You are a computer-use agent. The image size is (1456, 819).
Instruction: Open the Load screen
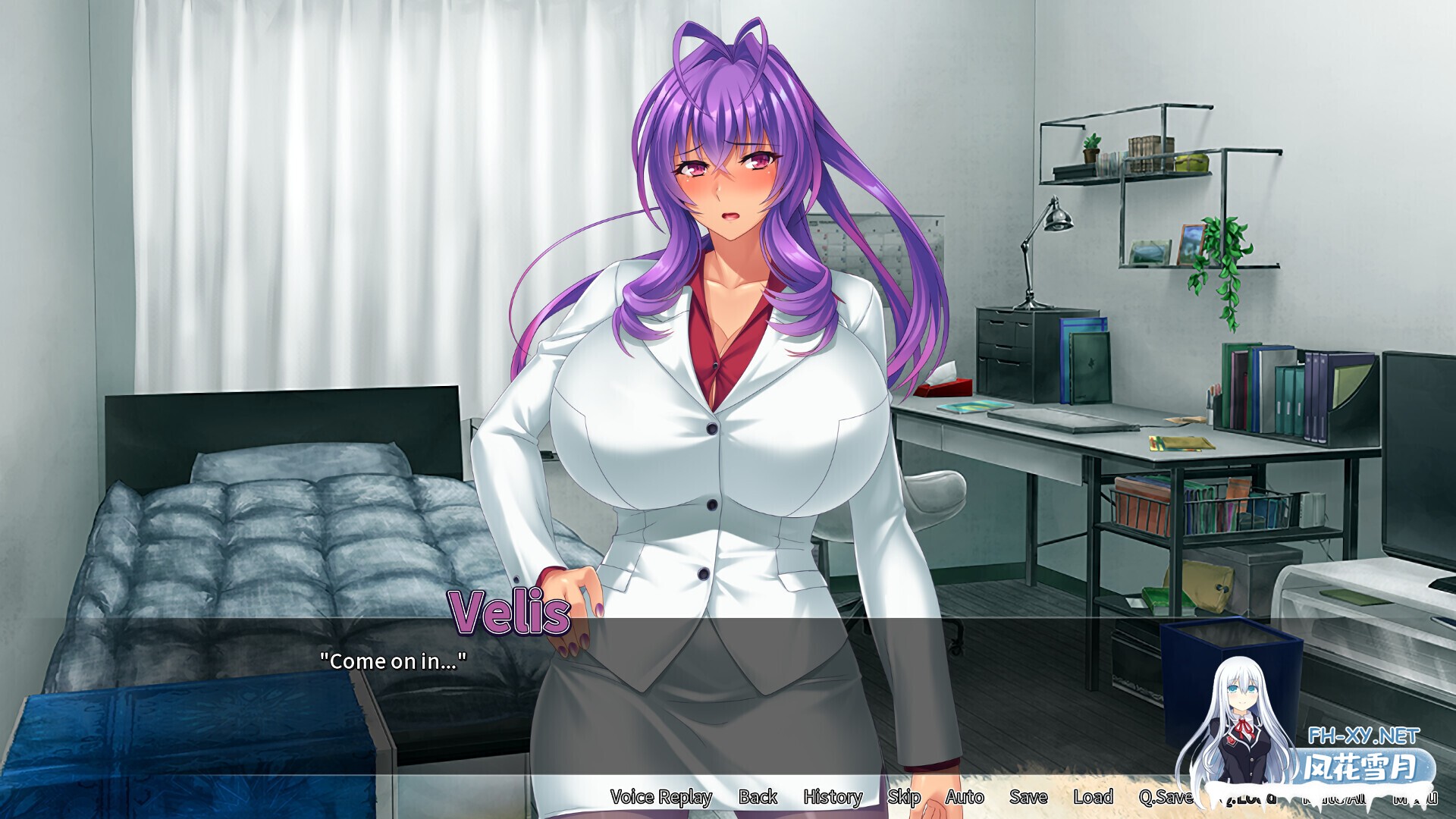click(x=1094, y=798)
